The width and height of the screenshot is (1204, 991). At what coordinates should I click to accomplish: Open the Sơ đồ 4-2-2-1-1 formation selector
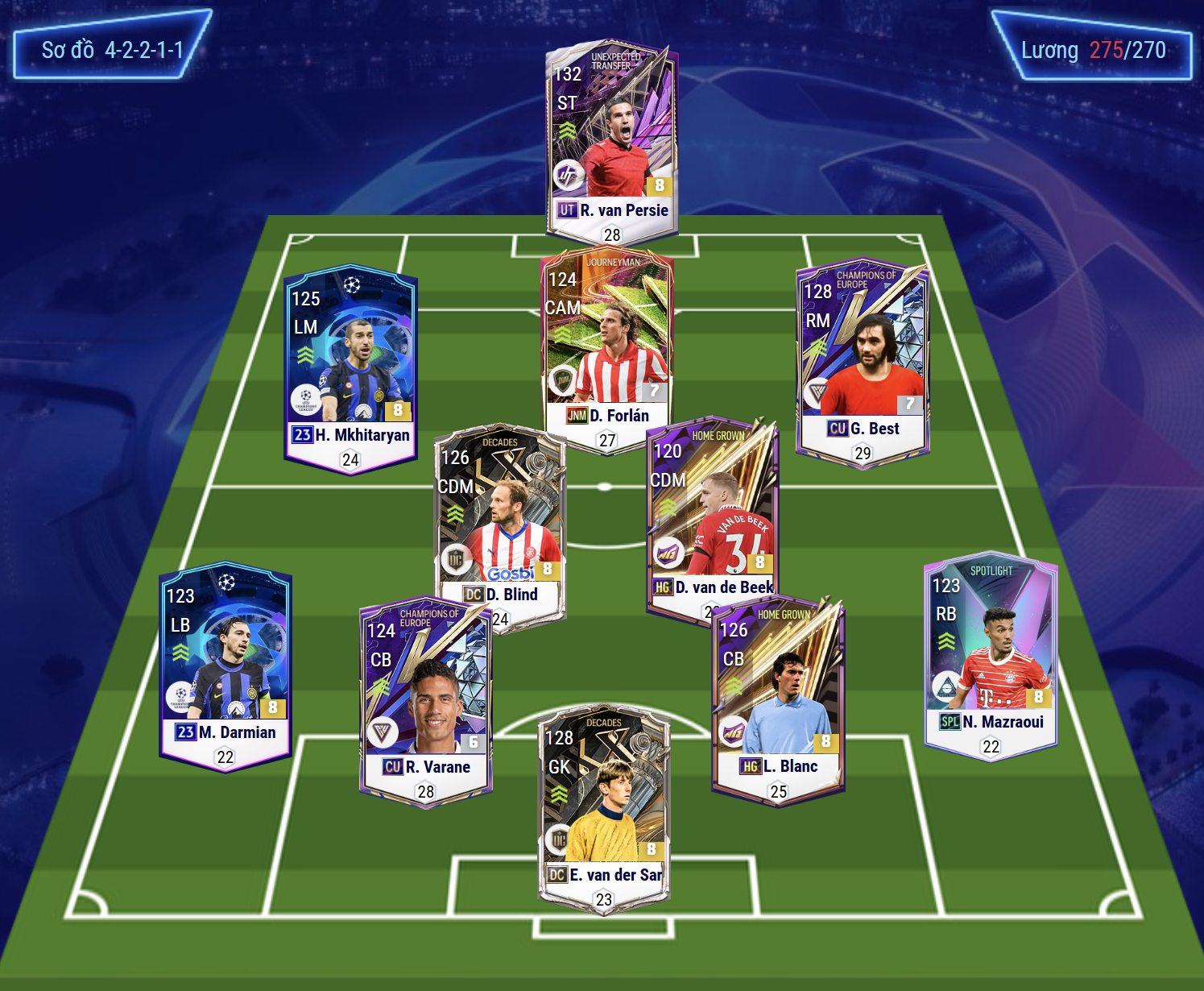pos(112,50)
